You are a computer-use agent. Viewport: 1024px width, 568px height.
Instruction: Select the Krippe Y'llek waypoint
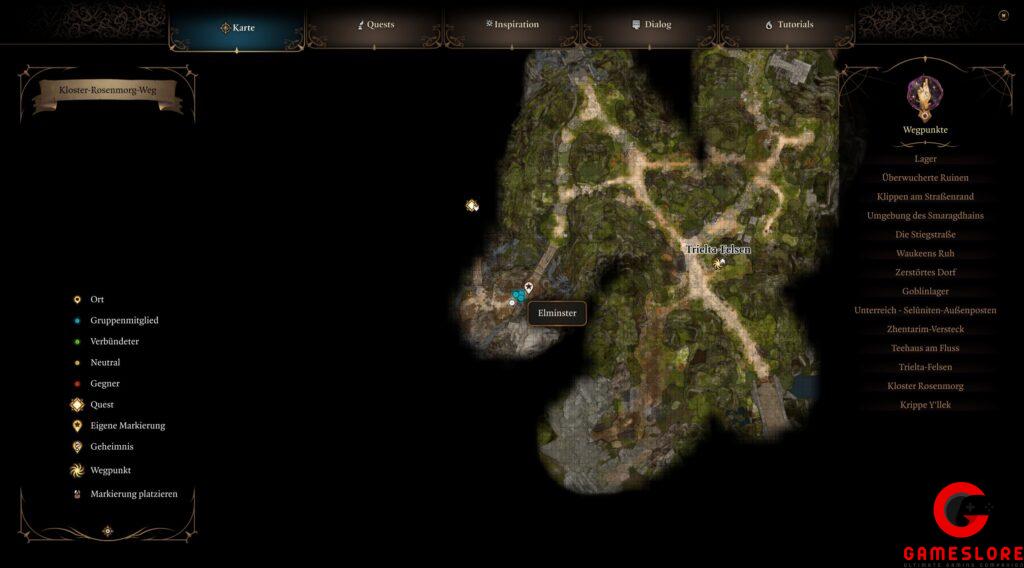tap(925, 405)
